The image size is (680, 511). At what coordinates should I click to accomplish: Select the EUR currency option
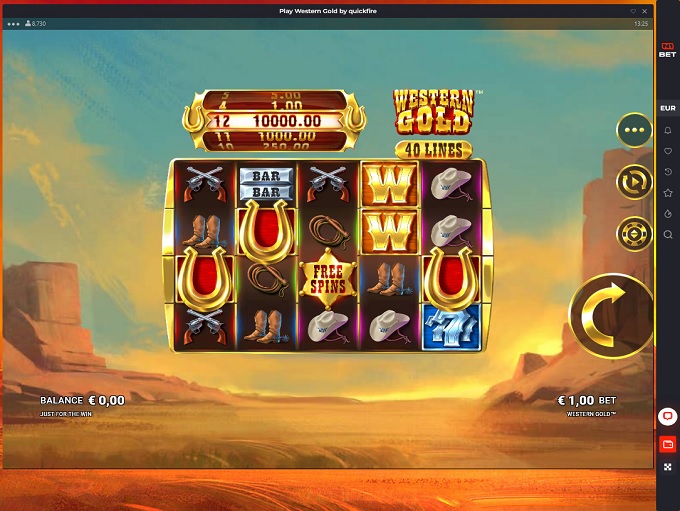[668, 108]
